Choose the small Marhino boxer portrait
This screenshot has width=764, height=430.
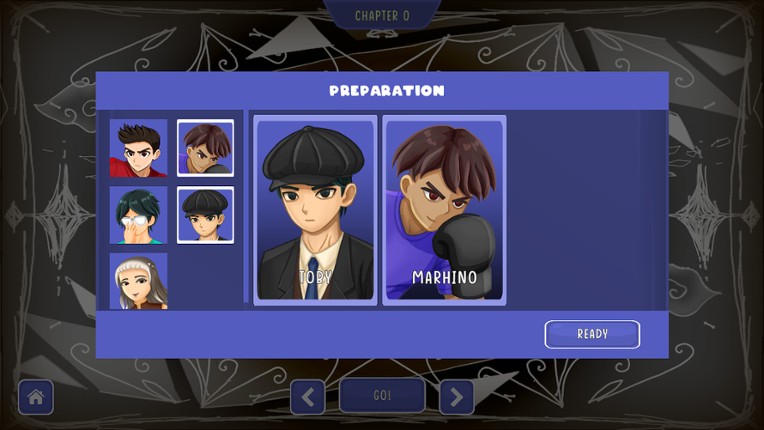click(x=206, y=148)
